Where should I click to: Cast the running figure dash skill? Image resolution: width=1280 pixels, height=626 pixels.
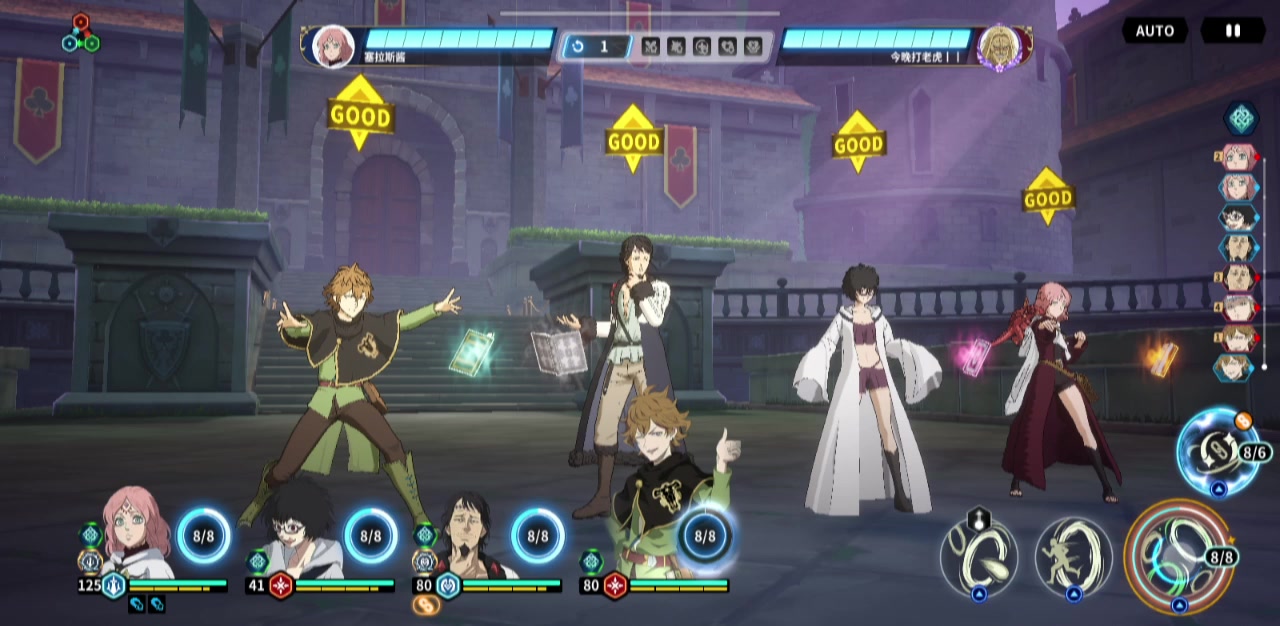(x=1073, y=555)
